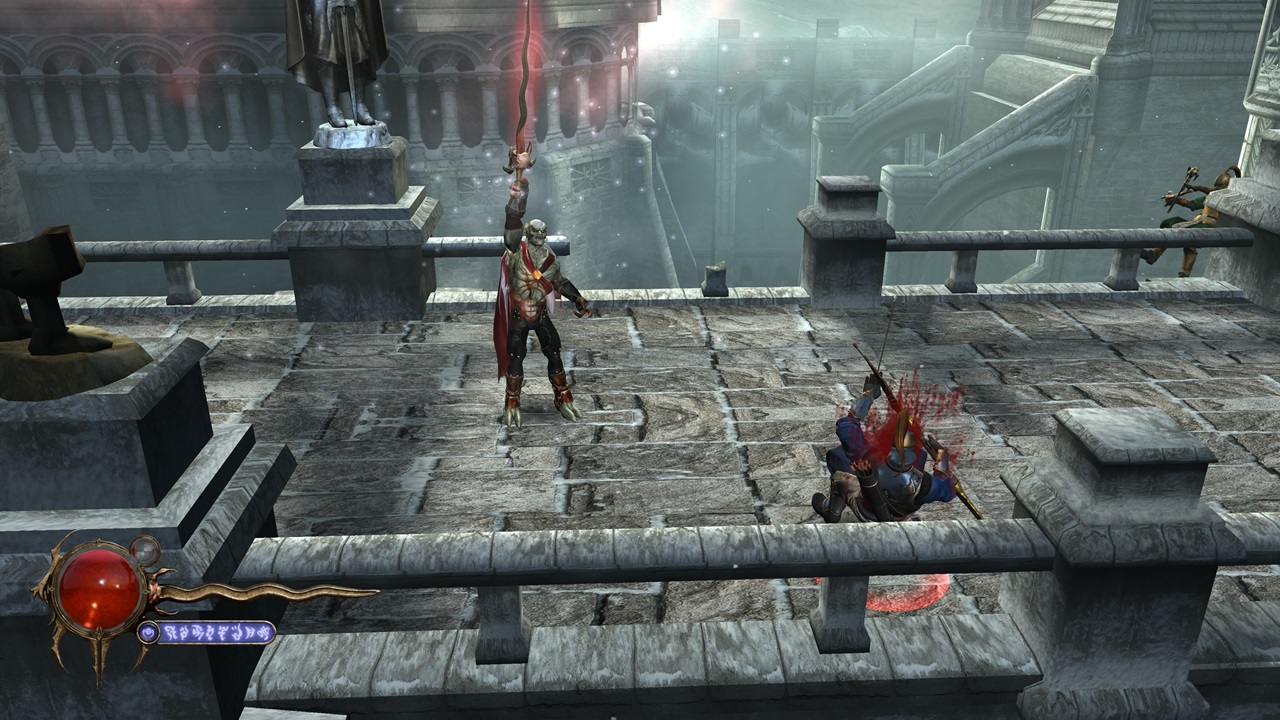Viewport: 1280px width, 720px height.
Task: Select the last rune glyph on the inscription bar
Action: (x=268, y=633)
